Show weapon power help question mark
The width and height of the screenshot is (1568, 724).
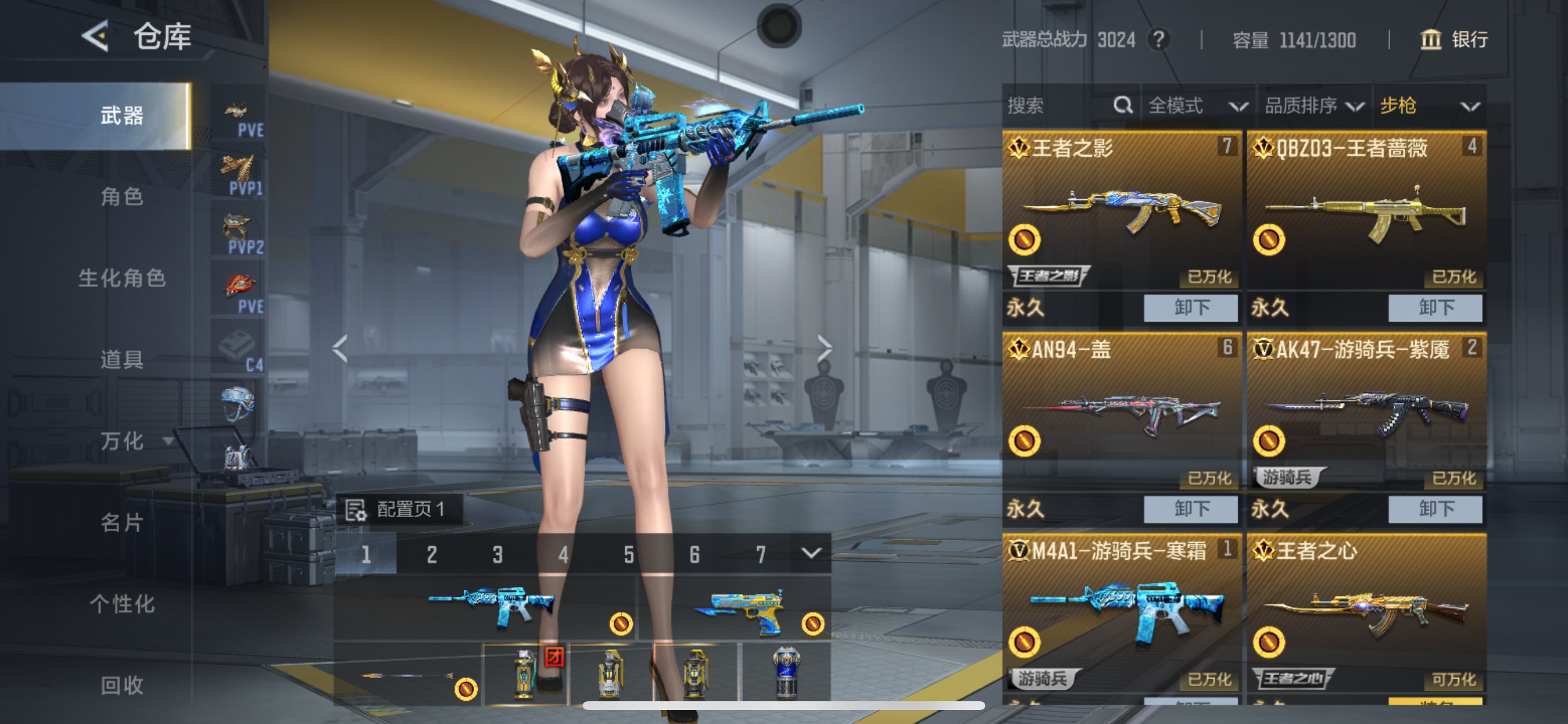1158,40
